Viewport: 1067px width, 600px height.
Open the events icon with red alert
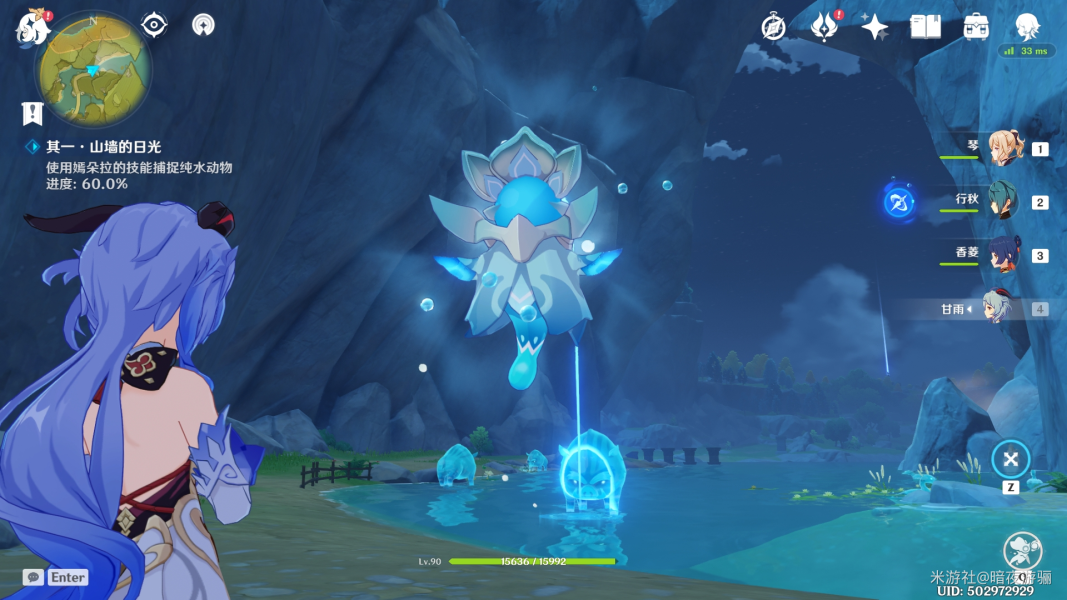click(x=824, y=27)
